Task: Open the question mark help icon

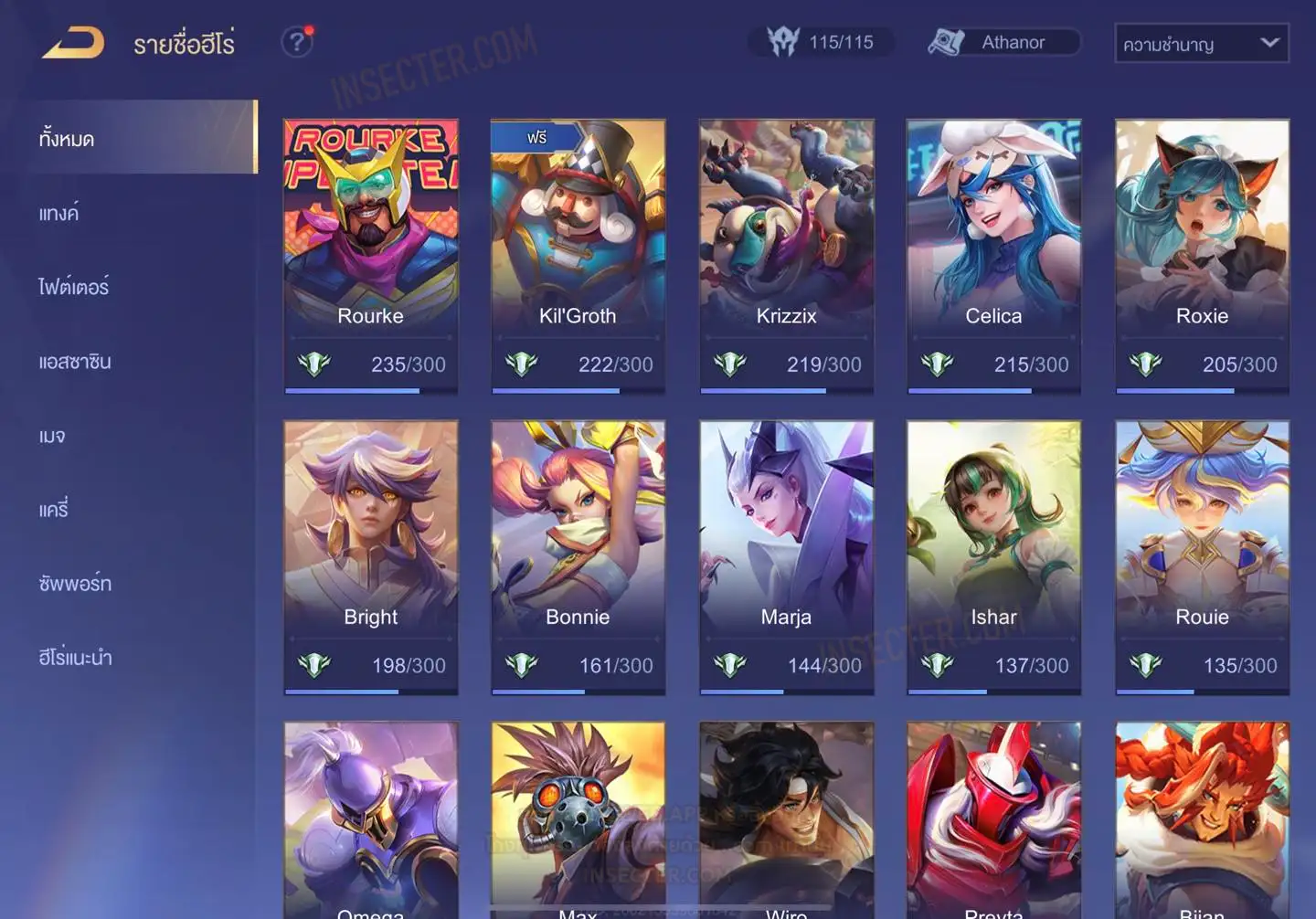Action: 296,42
